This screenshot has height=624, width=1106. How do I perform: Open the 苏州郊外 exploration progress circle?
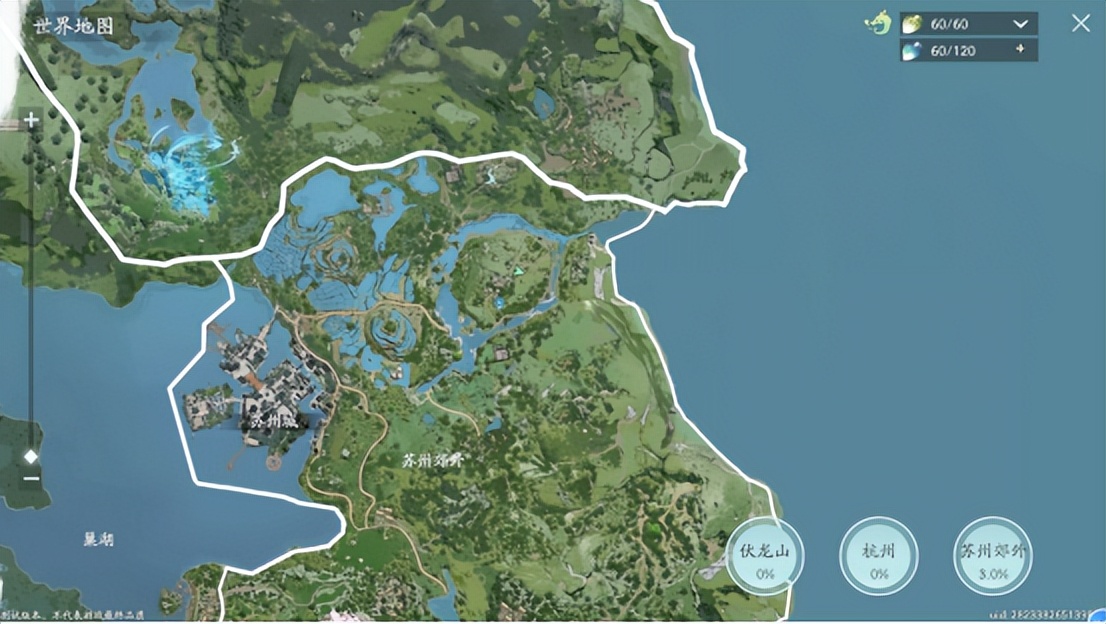pos(992,556)
